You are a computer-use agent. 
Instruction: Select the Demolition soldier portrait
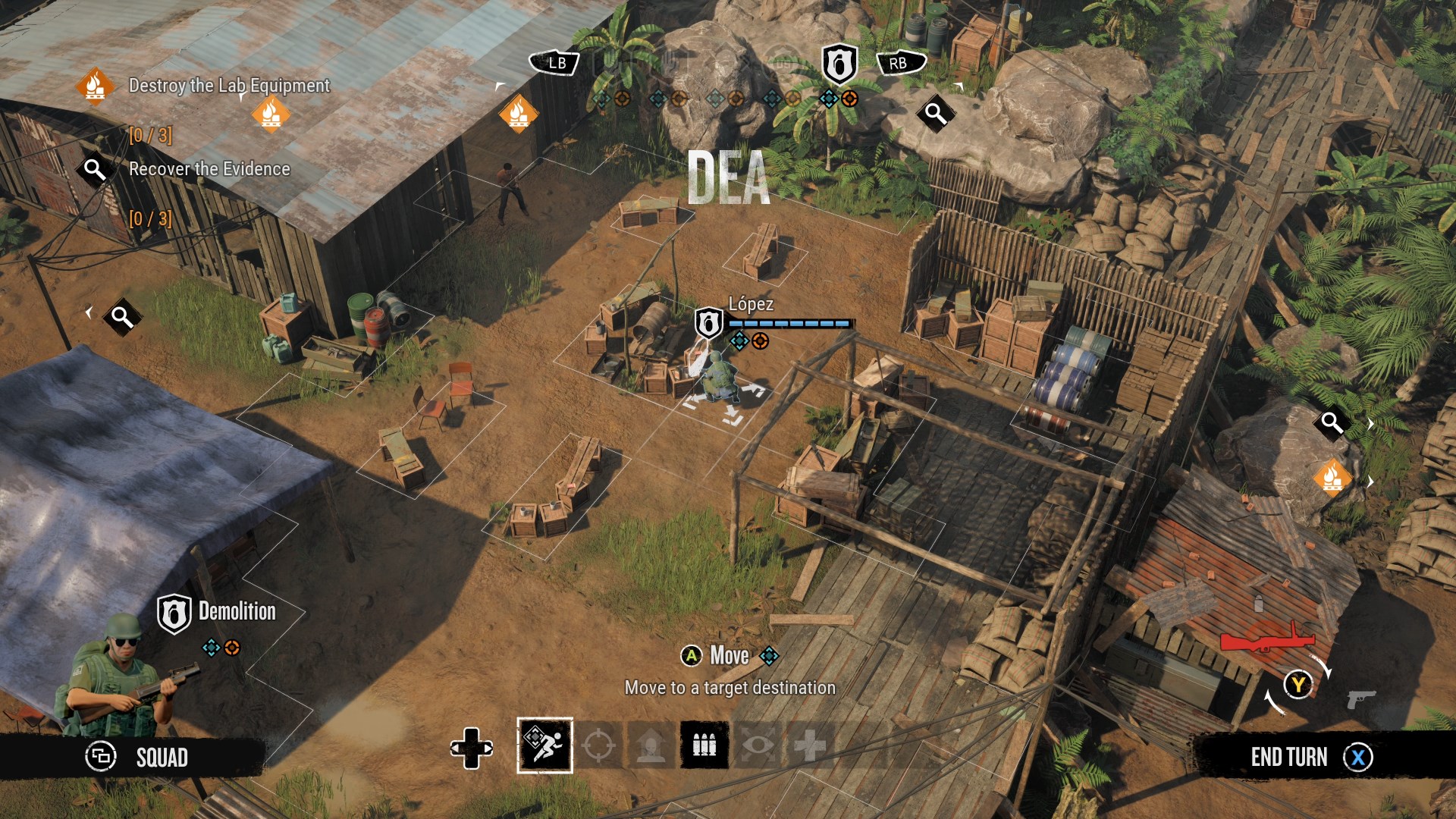tap(121, 675)
